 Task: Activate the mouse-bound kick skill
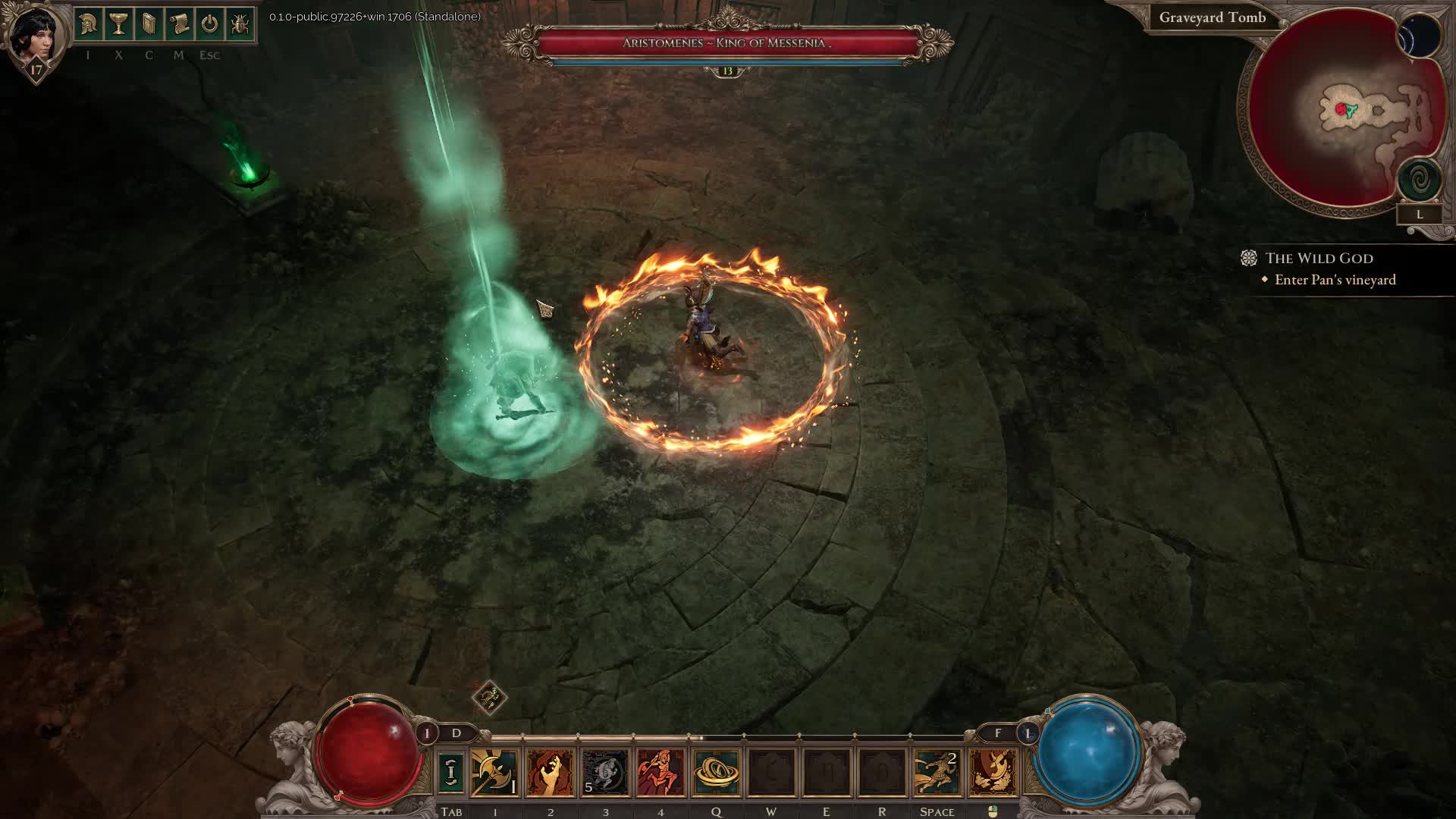pos(993,772)
